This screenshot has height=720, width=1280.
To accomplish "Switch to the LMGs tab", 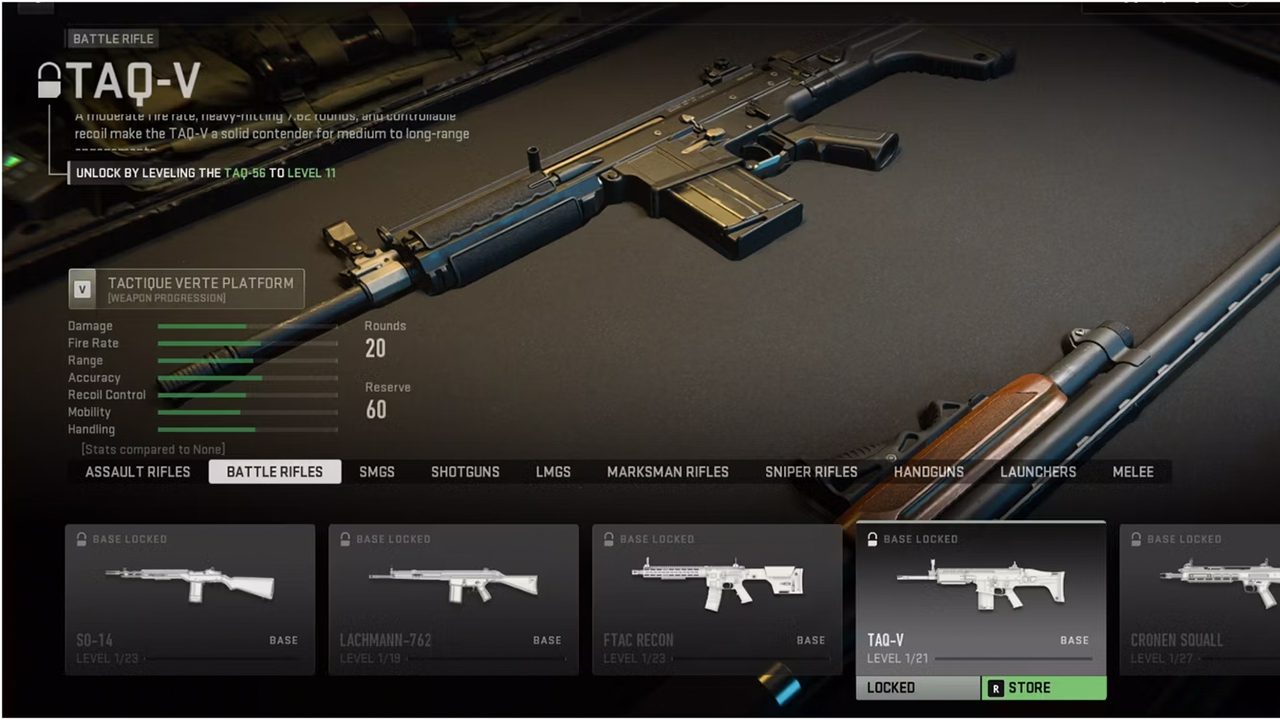I will tap(553, 472).
